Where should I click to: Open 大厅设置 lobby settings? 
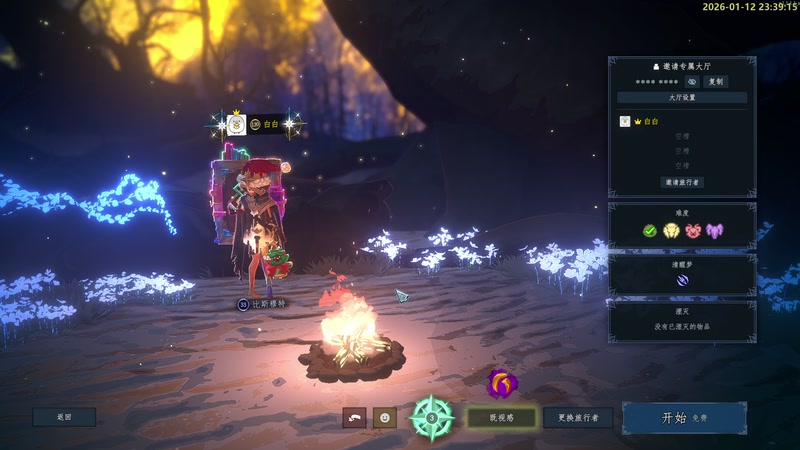point(682,98)
